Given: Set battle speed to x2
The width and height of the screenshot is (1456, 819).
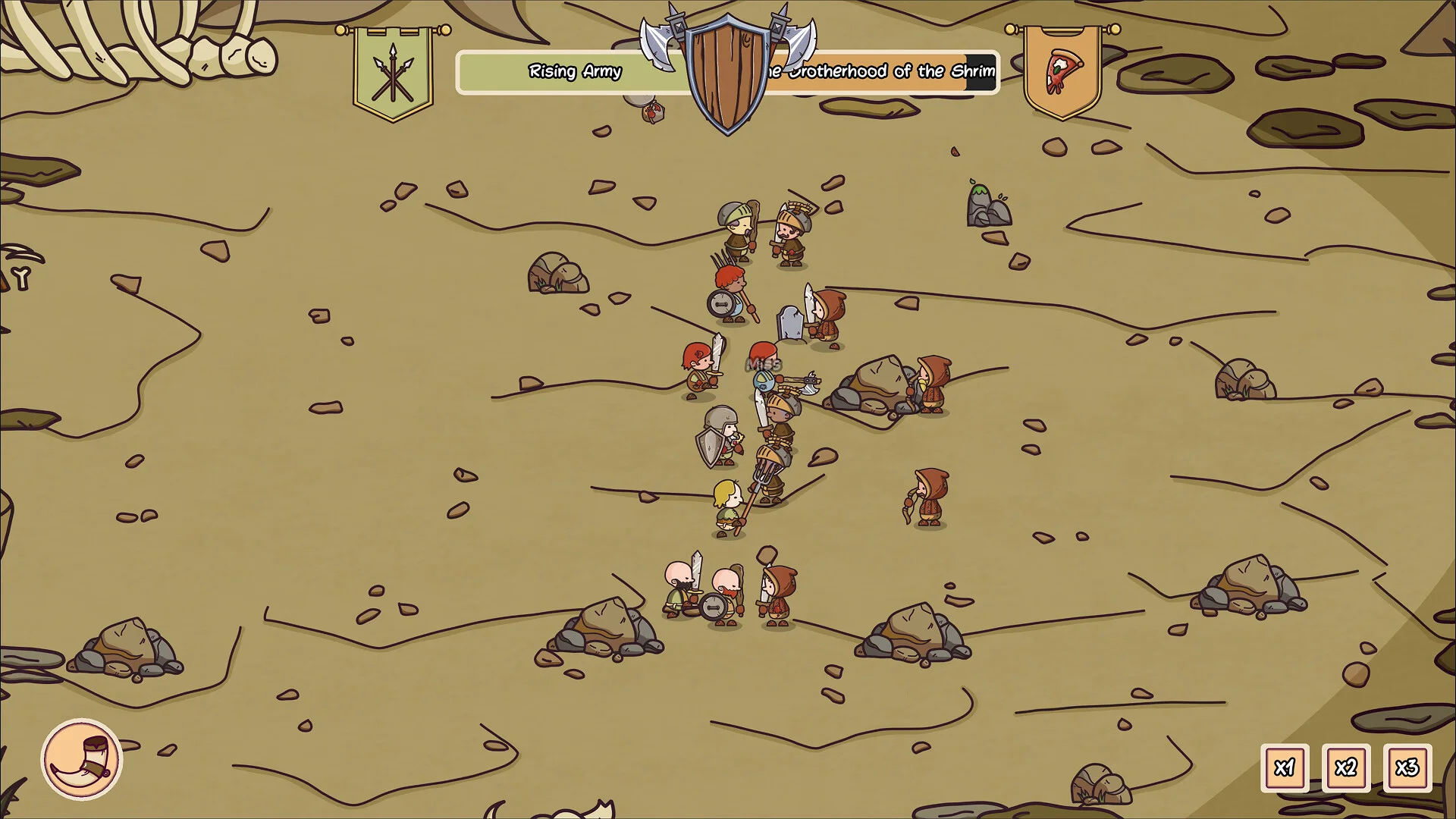Looking at the screenshot, I should (x=1345, y=767).
